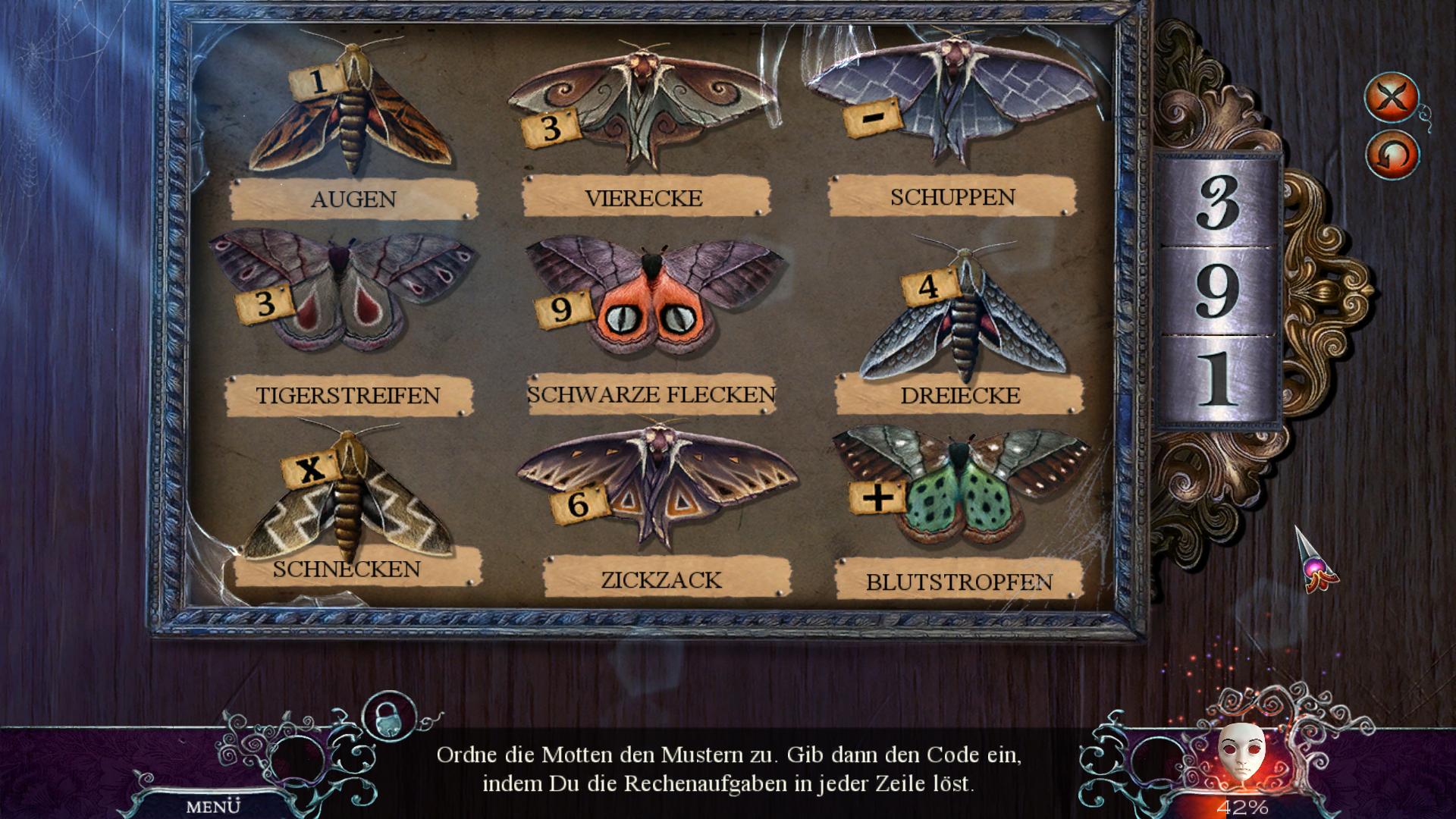
Task: Change the top code dial showing 3
Action: coord(1218,202)
